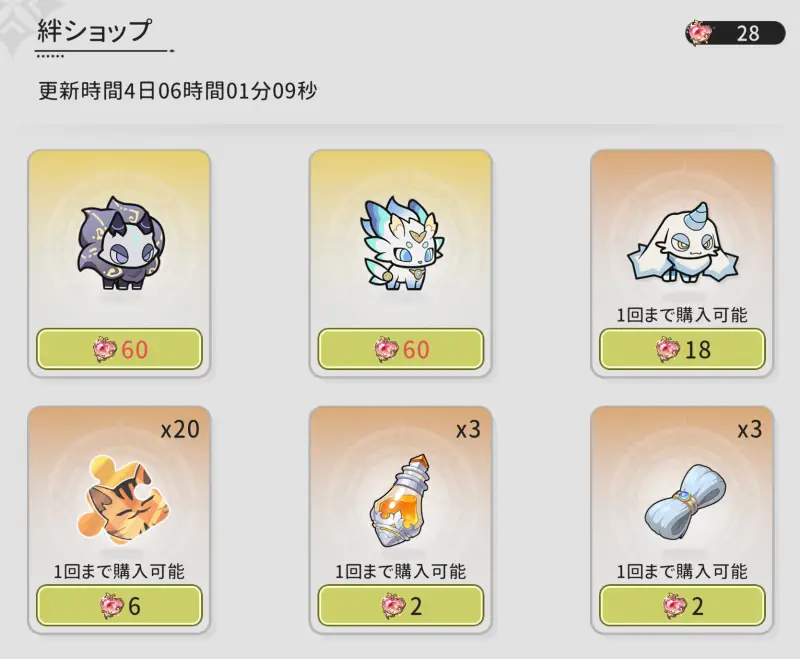View the orange potion bottle item
800x659 pixels.
(400, 500)
